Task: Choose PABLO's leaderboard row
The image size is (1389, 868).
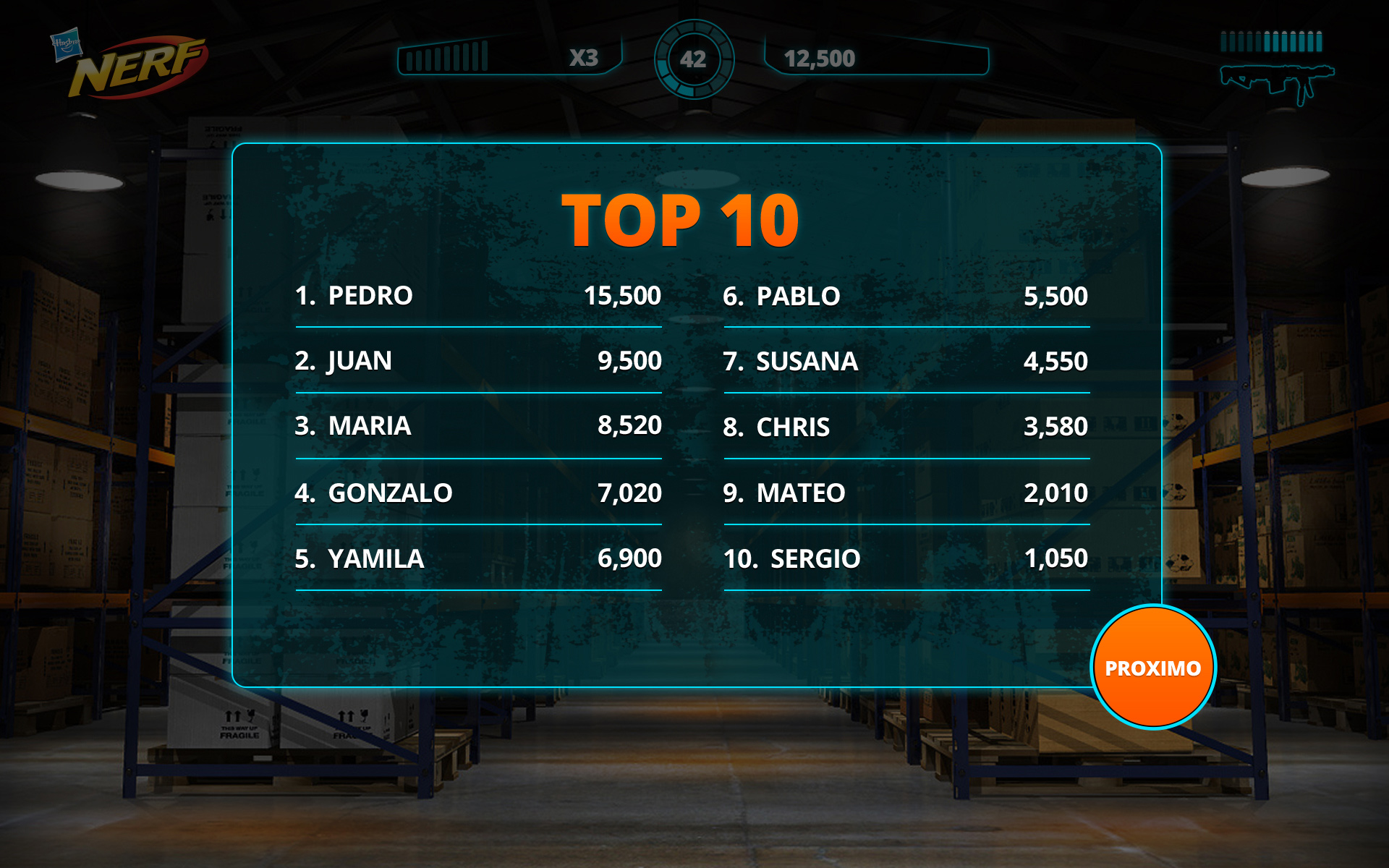Action: 906,296
